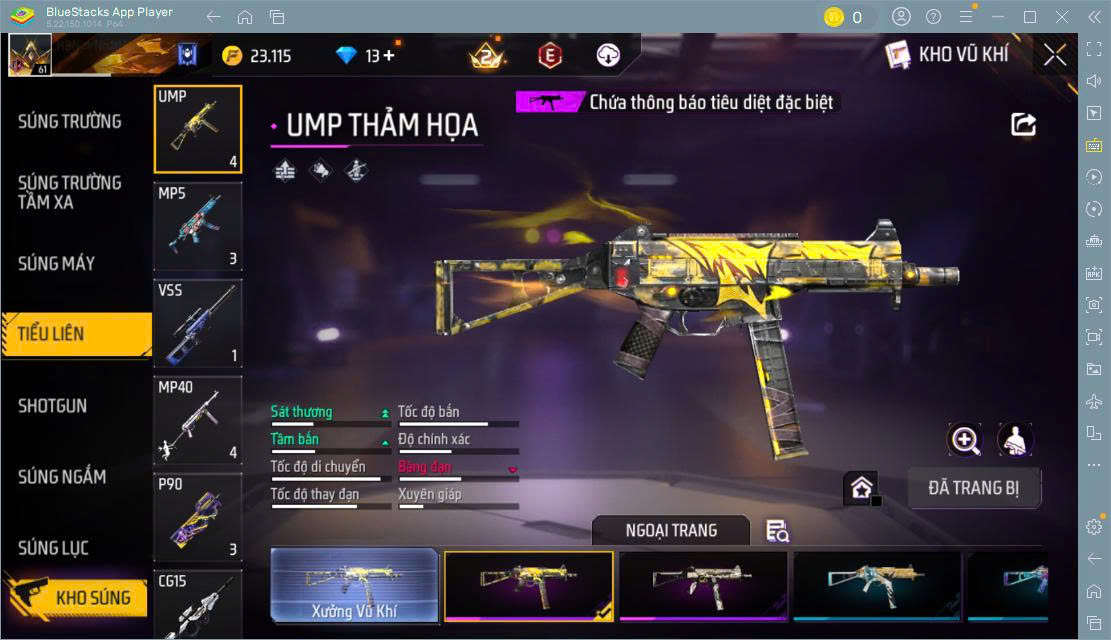
Task: Zoom in on weapon with magnifier icon
Action: [965, 440]
